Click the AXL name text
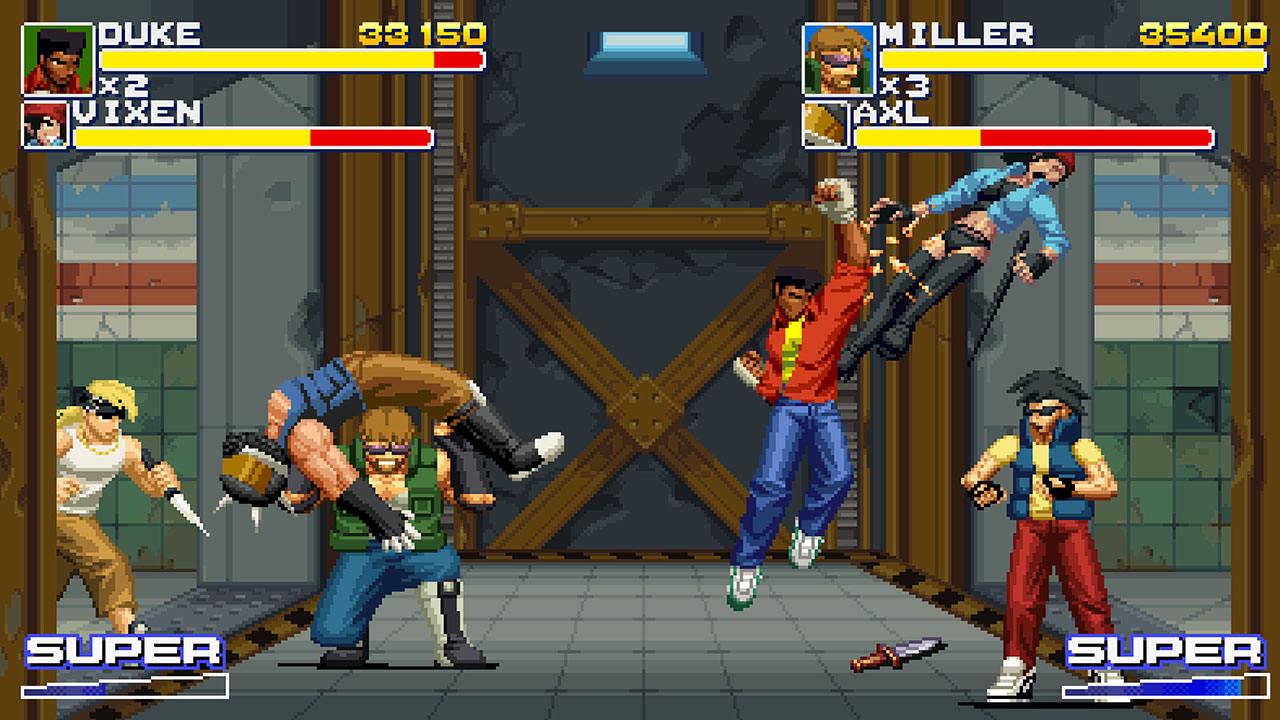 coord(895,112)
